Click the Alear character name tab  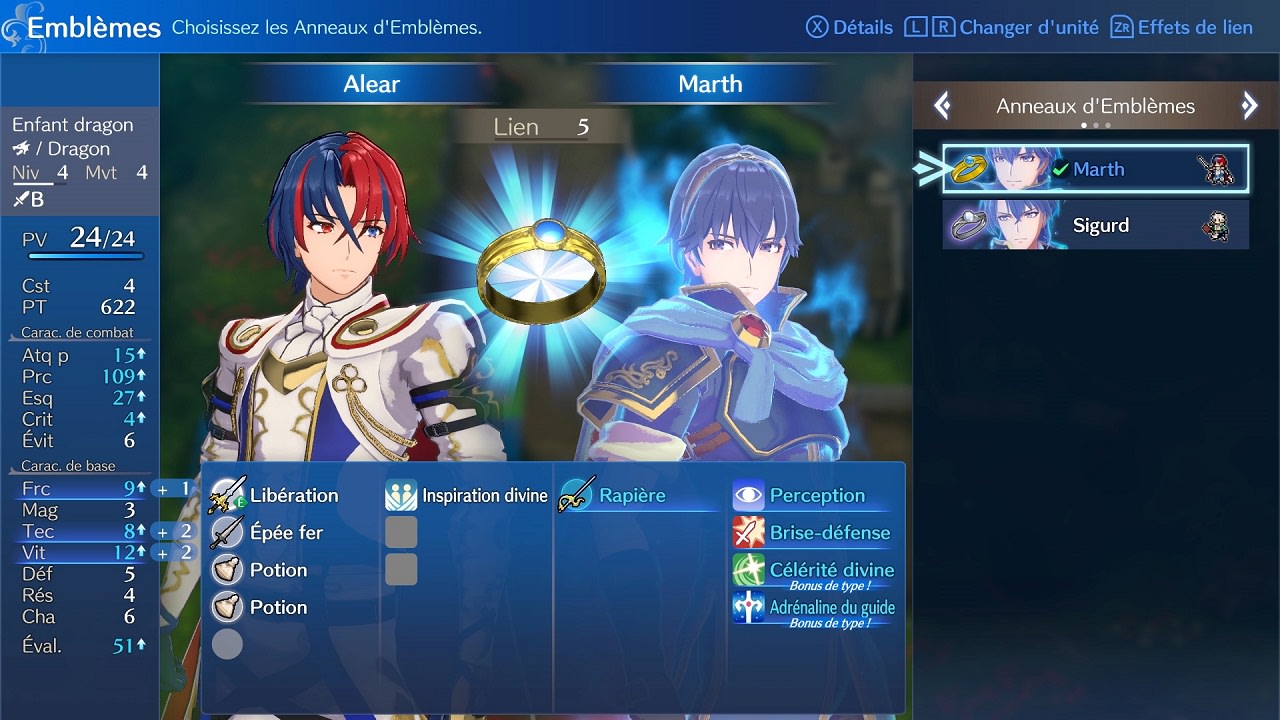point(371,84)
